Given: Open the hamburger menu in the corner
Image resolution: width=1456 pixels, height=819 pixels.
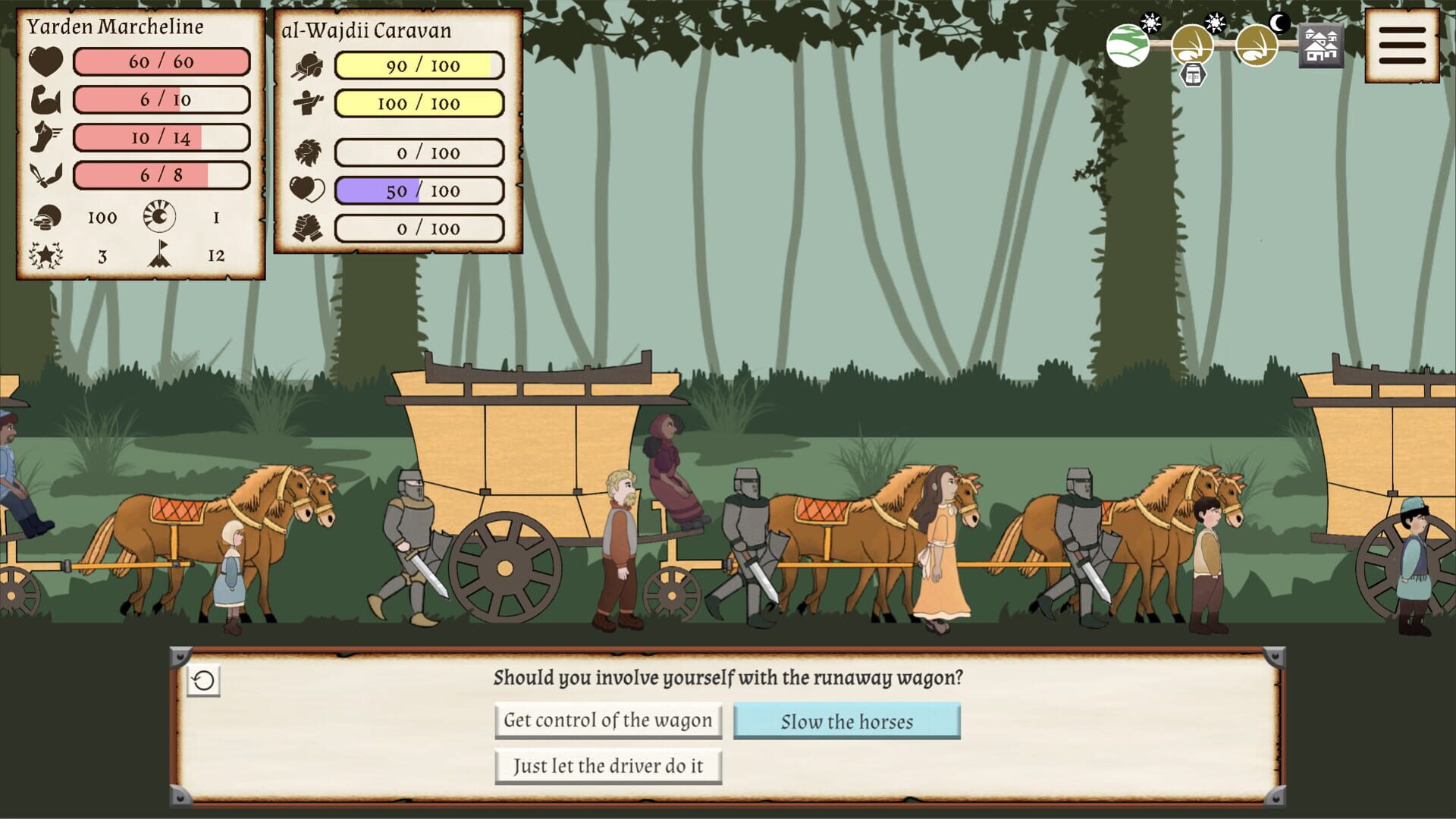Looking at the screenshot, I should pyautogui.click(x=1403, y=45).
